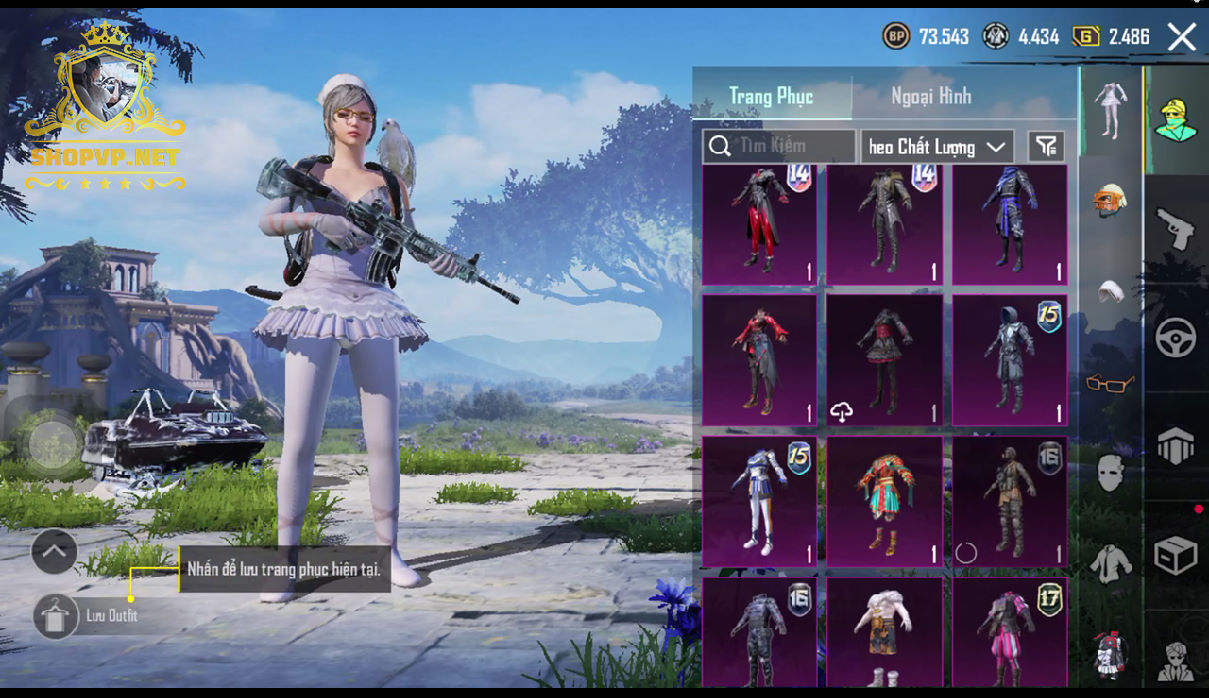This screenshot has width=1209, height=698.
Task: Save current look with Lưu Outfit button
Action: [56, 615]
